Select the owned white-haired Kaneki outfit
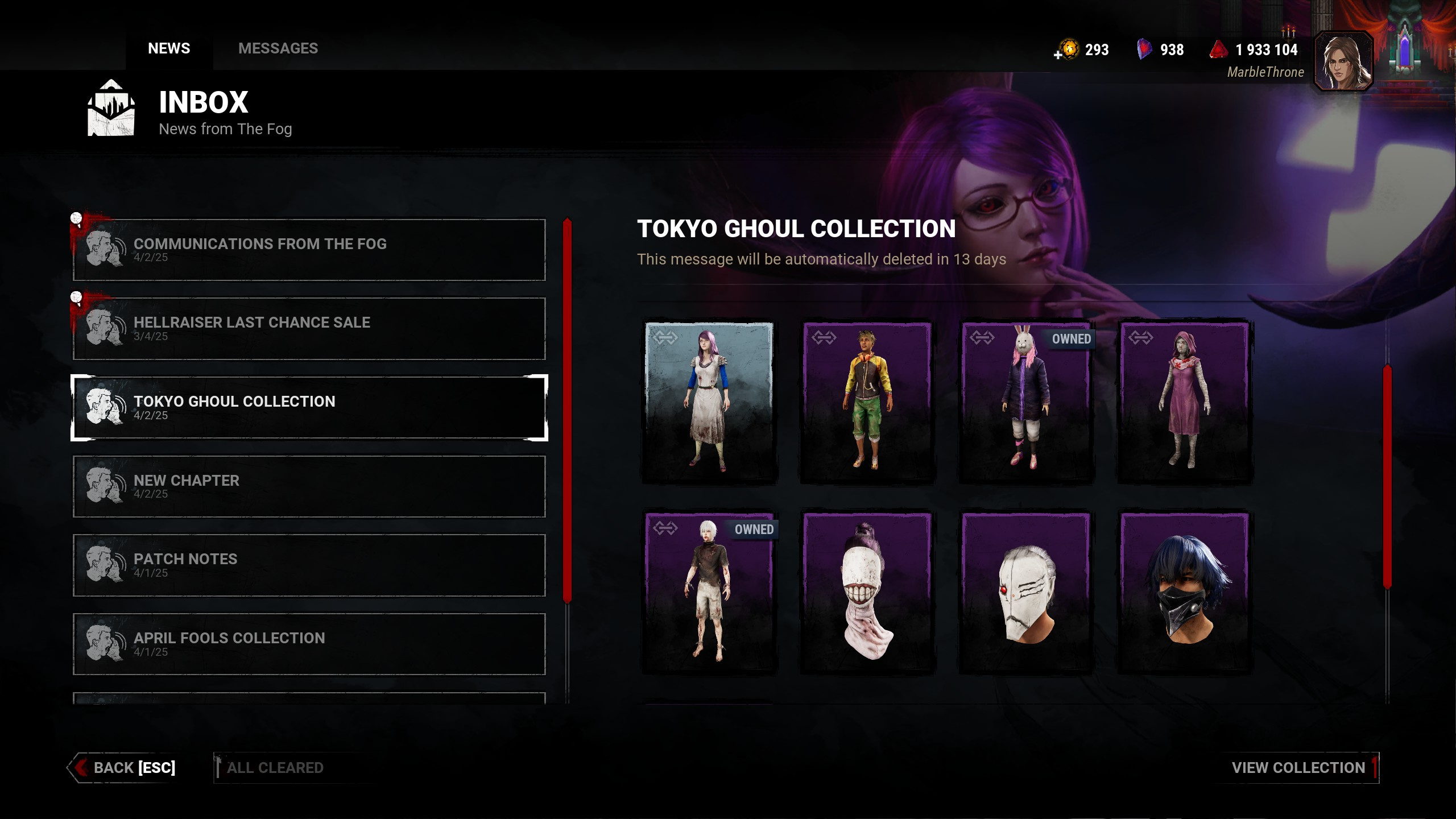The image size is (1456, 819). pos(709,591)
